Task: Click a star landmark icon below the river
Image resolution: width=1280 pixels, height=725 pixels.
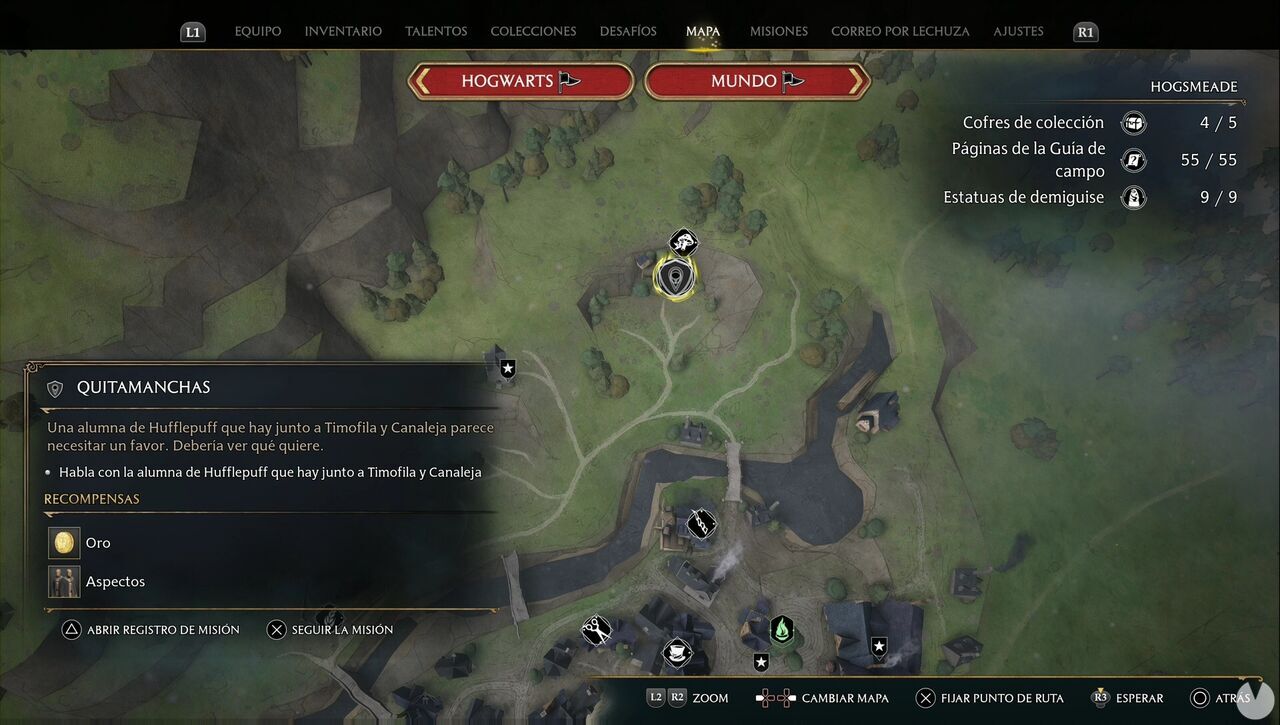Action: [761, 660]
